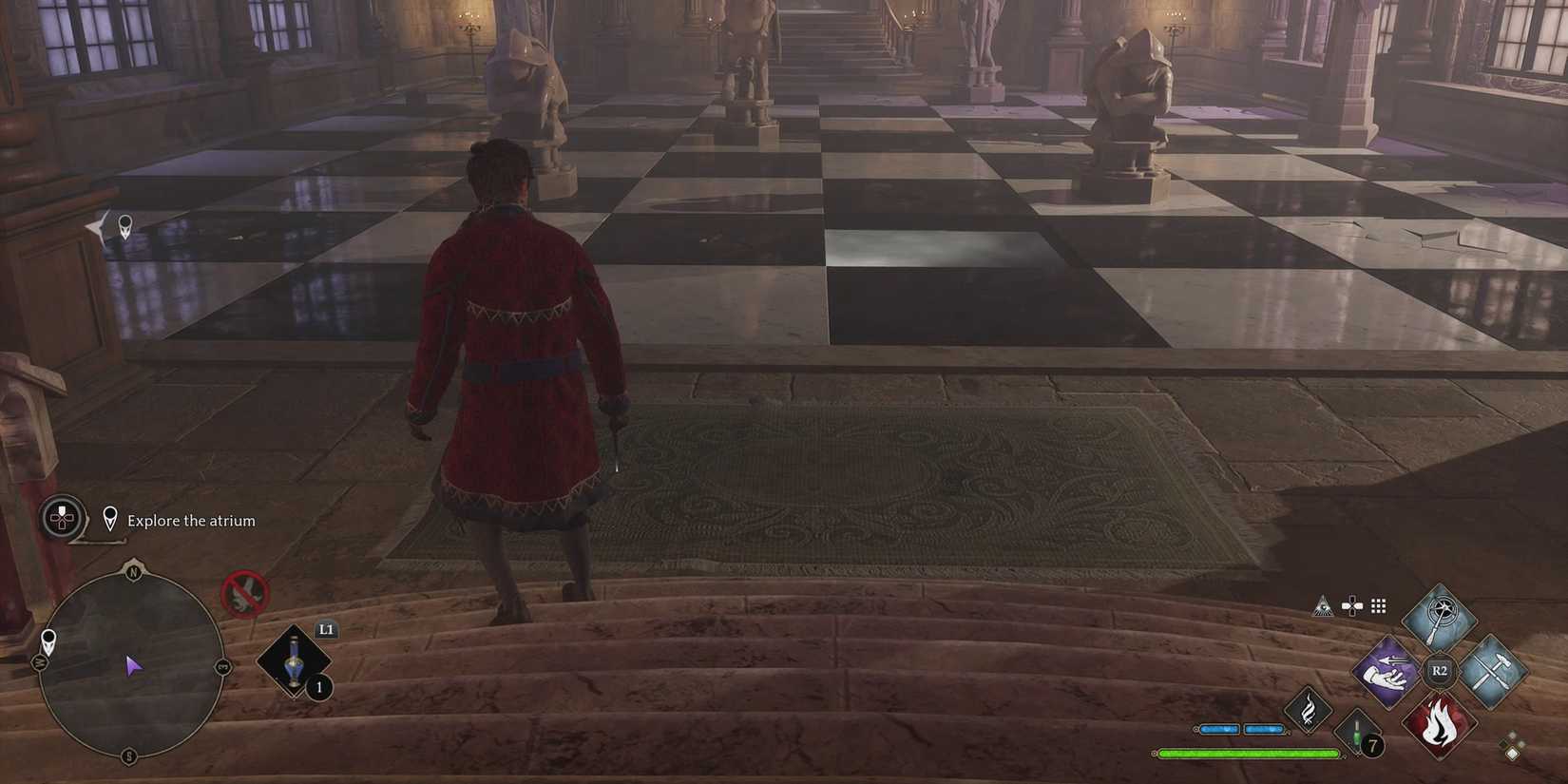Switch spell sets via corner diamond cluster

pos(1514,744)
